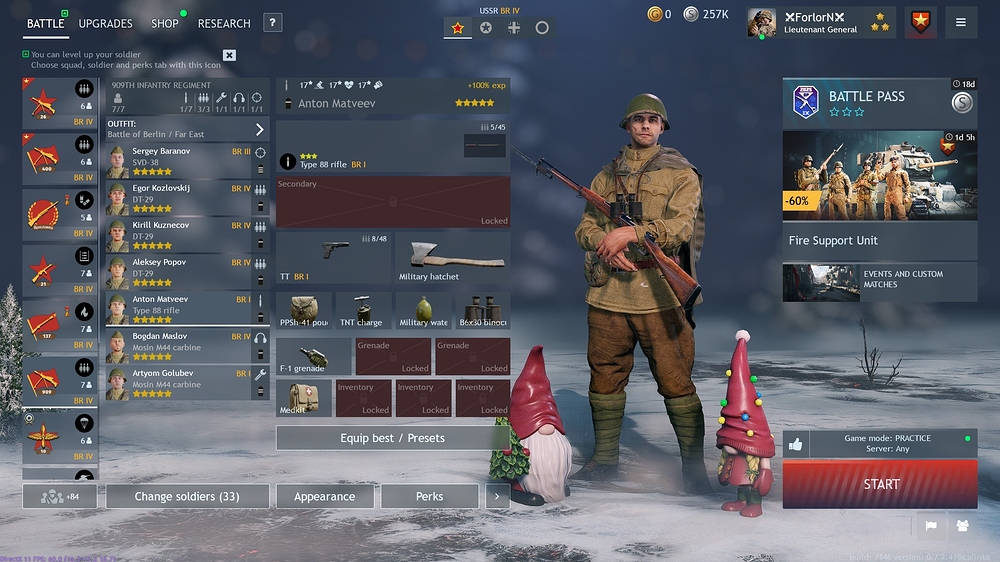Close the level-up soldier hint
1000x562 pixels.
(x=229, y=55)
